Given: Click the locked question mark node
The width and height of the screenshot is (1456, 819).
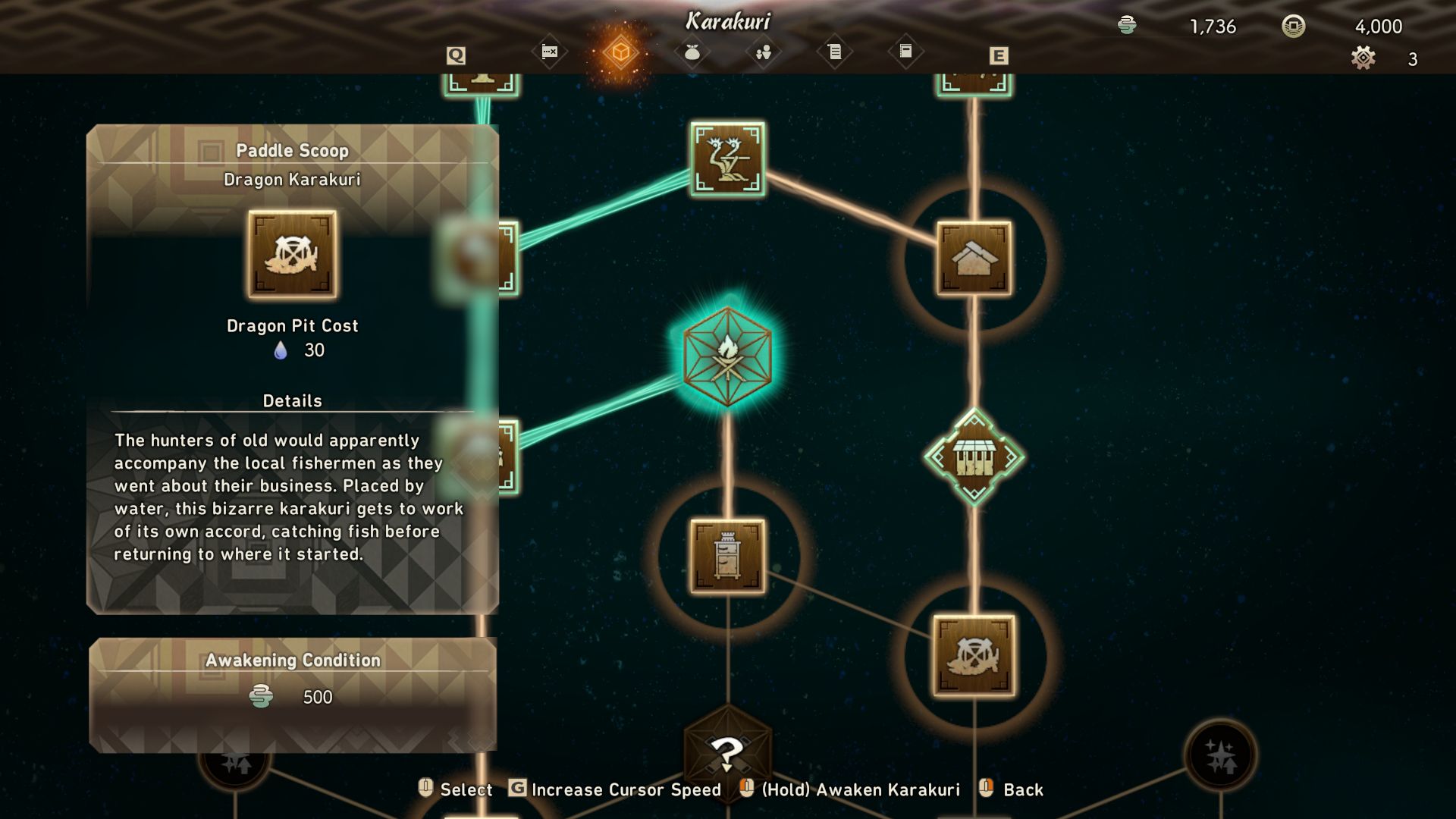Looking at the screenshot, I should coord(727,752).
